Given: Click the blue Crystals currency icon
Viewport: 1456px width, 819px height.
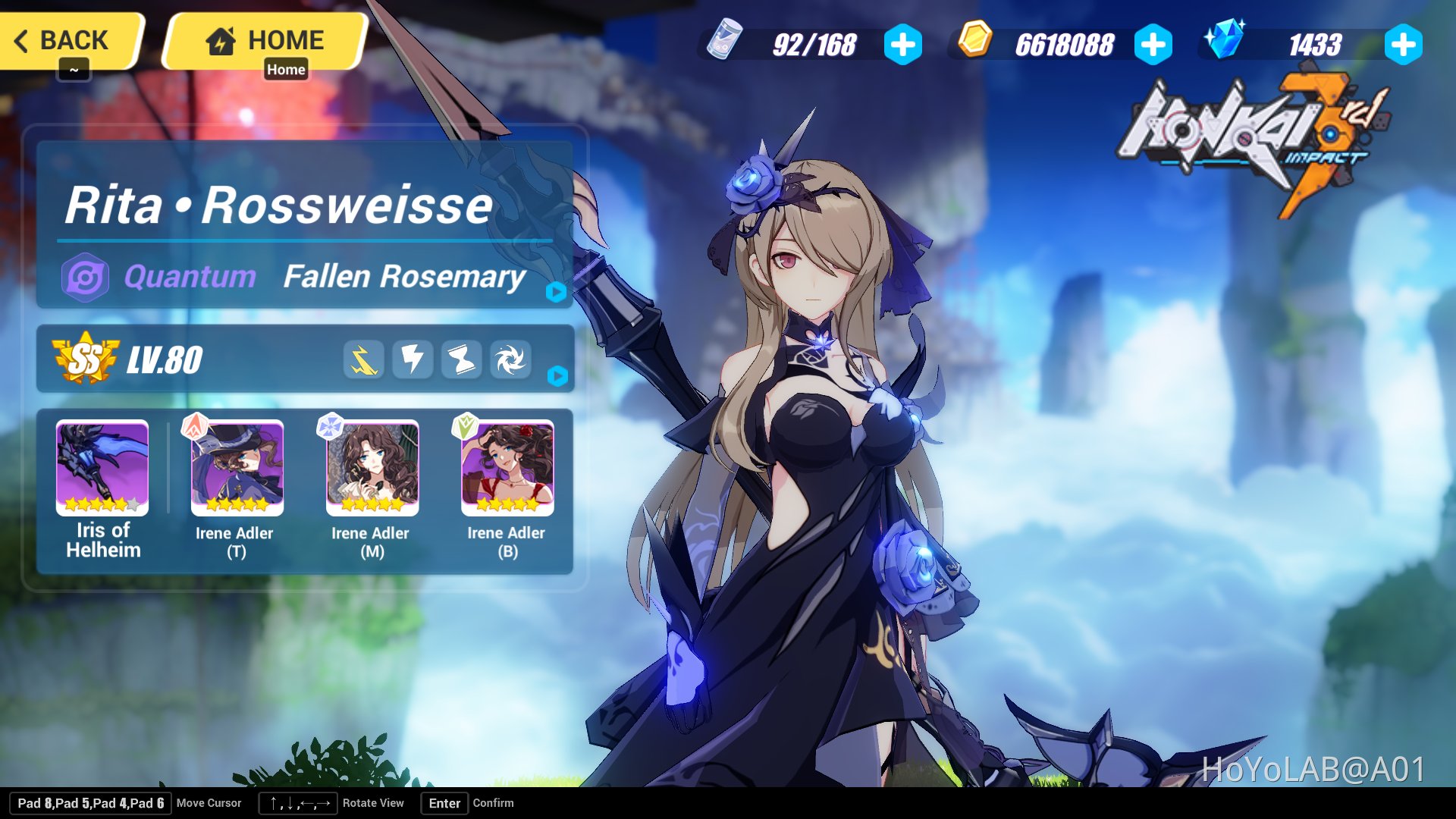Looking at the screenshot, I should tap(1226, 43).
